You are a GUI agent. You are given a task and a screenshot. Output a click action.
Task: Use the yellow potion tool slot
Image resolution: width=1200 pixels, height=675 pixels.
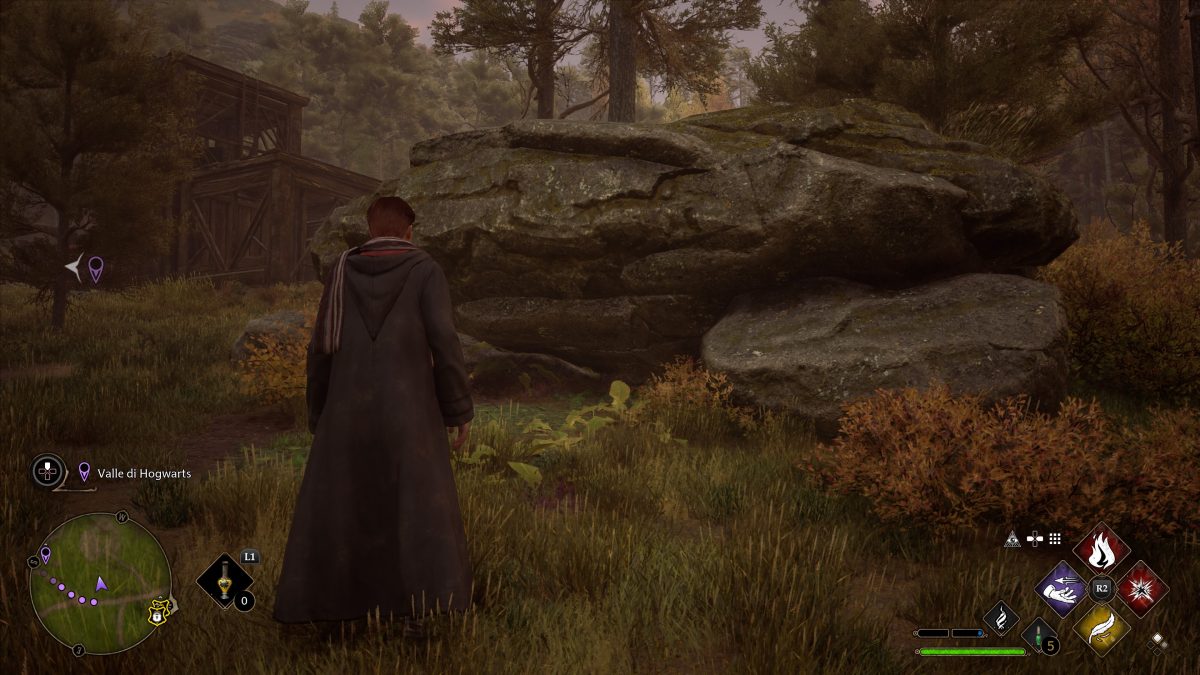coord(223,581)
